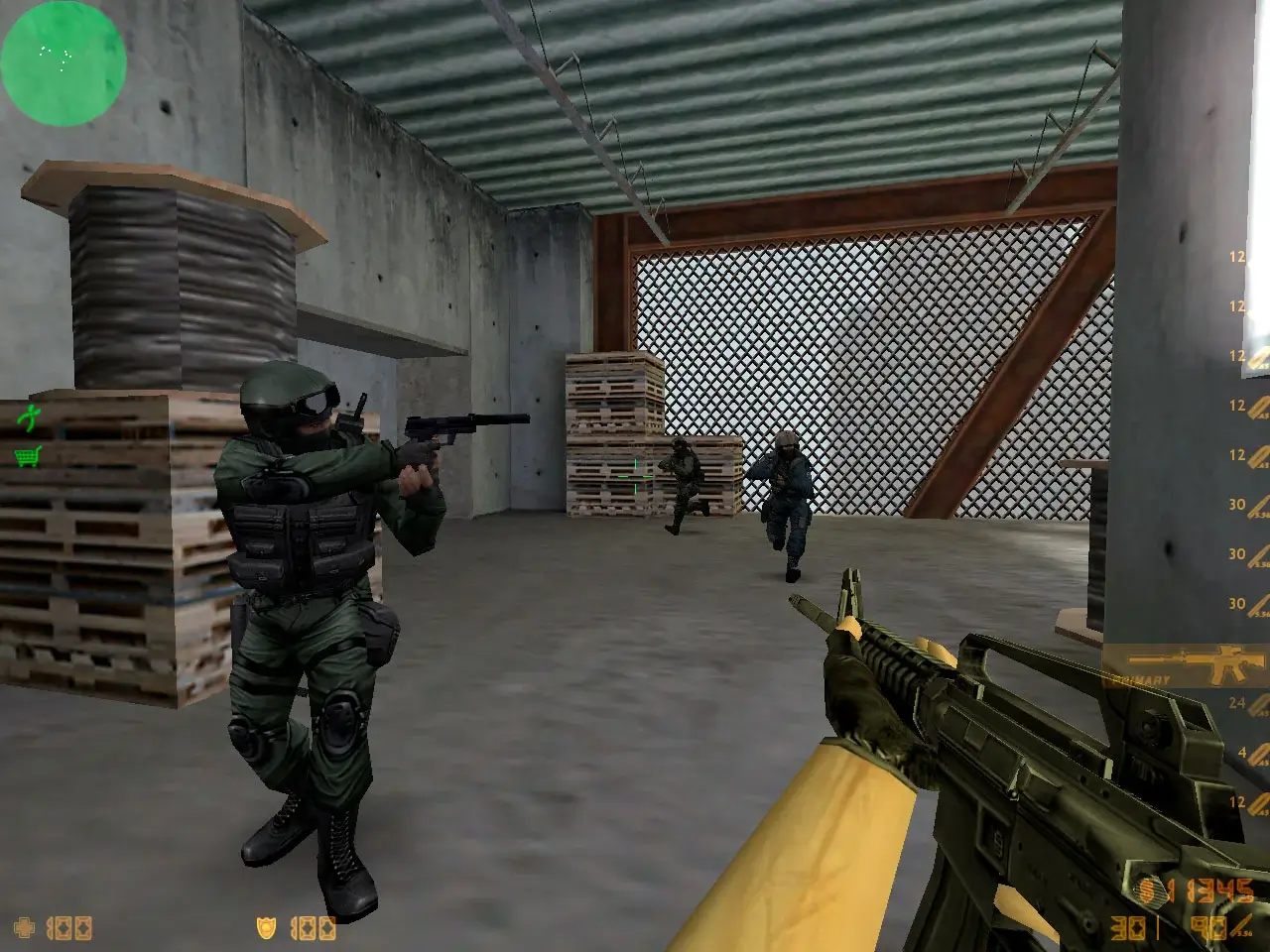This screenshot has width=1270, height=952.
Task: Toggle the radar display top left
Action: (x=63, y=61)
